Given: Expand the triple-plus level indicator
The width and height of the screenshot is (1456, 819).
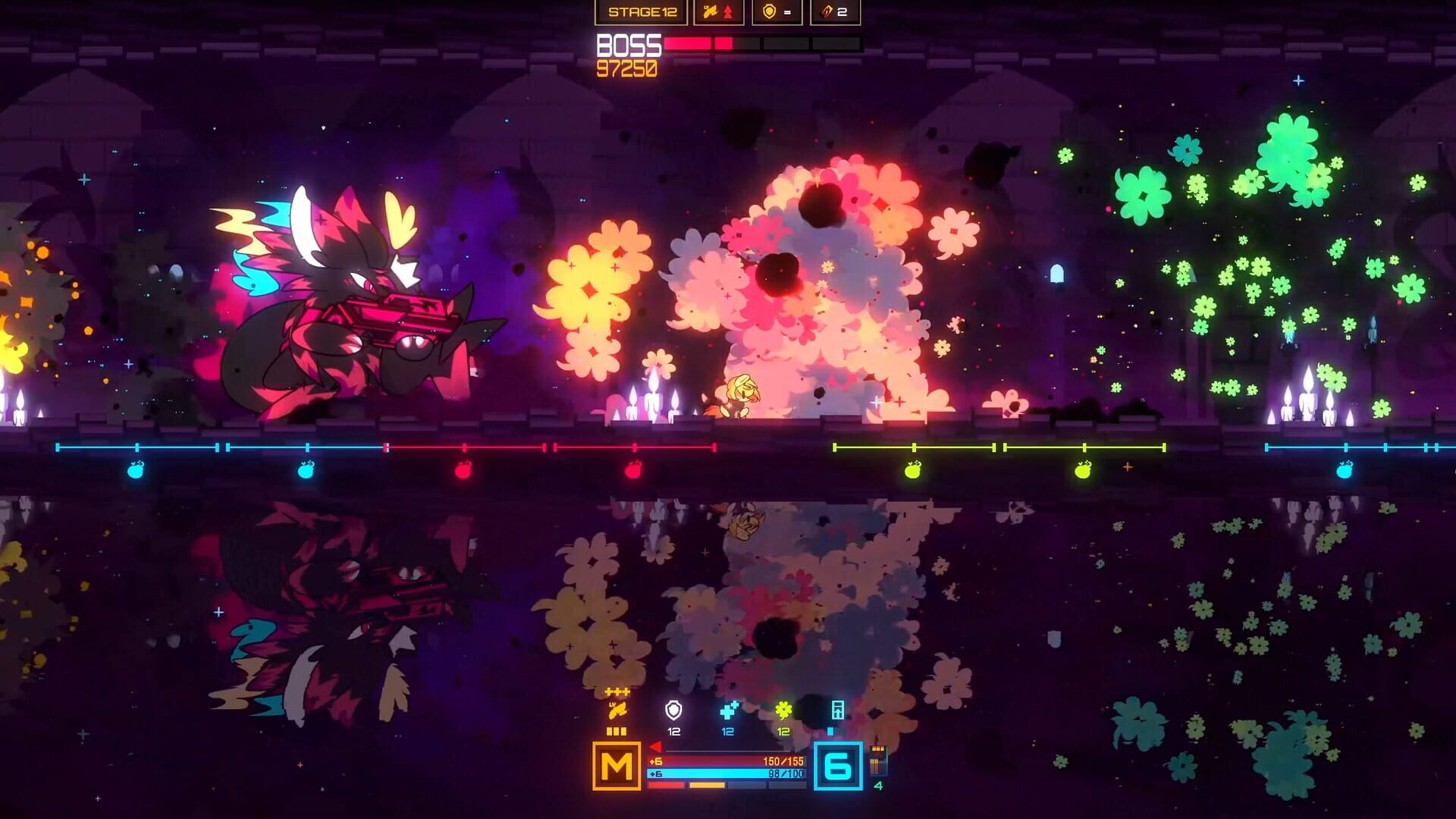Looking at the screenshot, I should tap(617, 690).
